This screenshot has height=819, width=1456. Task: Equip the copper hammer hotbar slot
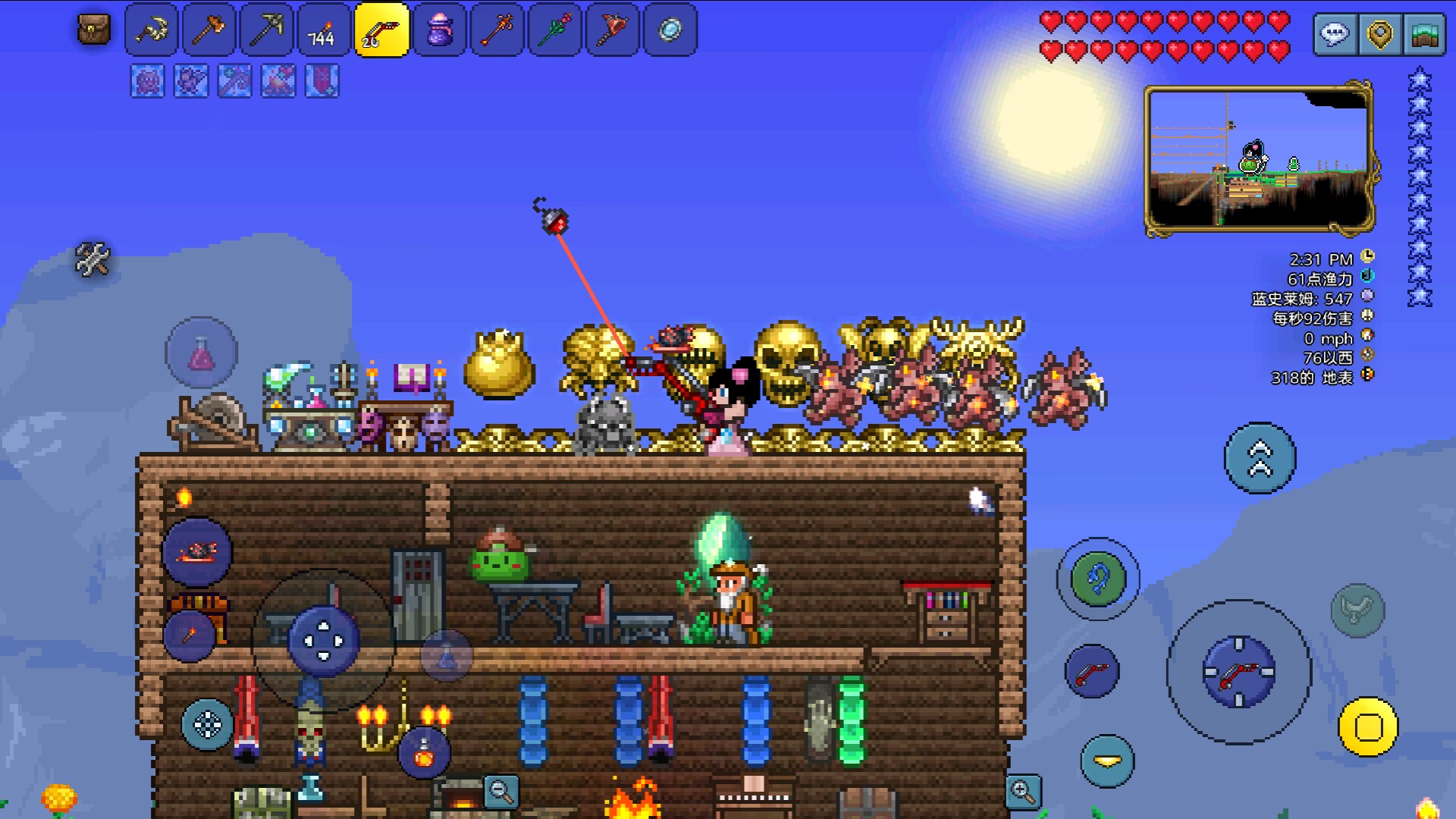(209, 30)
